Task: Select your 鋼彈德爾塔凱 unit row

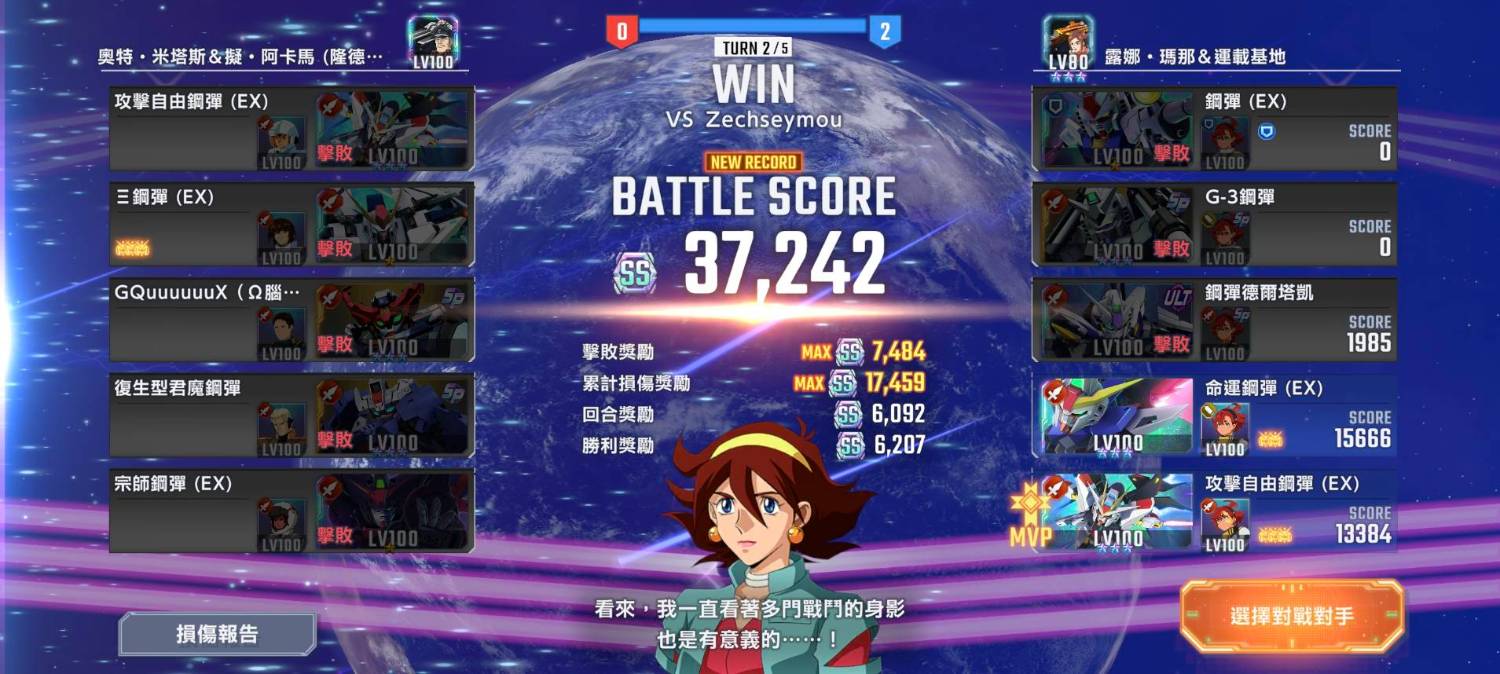Action: click(x=1214, y=320)
